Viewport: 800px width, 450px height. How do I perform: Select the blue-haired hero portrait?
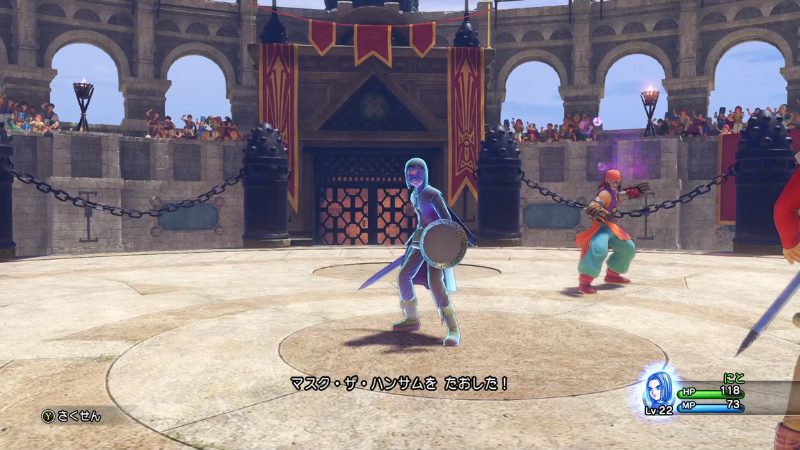point(658,388)
